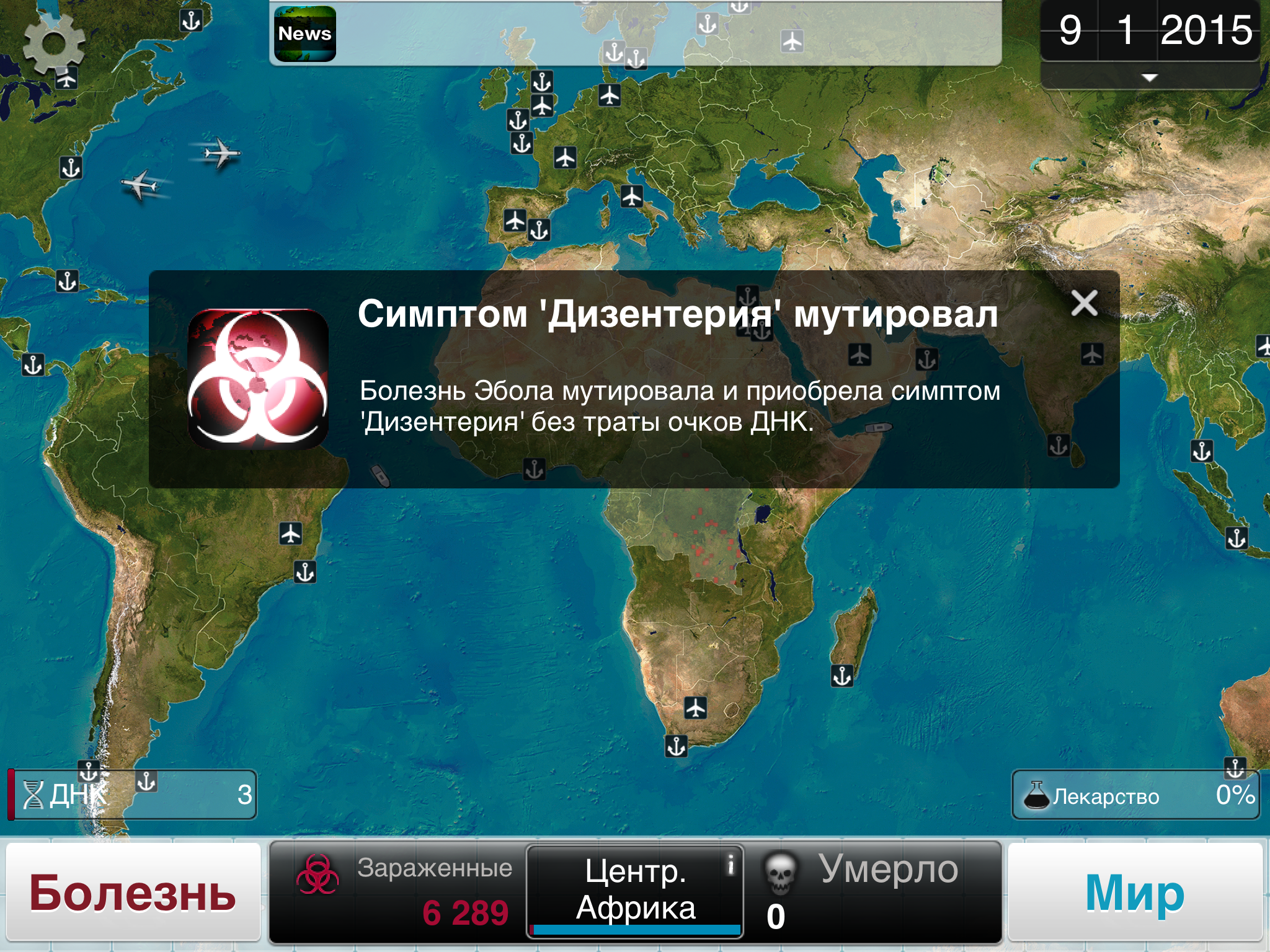The height and width of the screenshot is (952, 1270).
Task: Switch to the Болезнь tab
Action: [131, 891]
